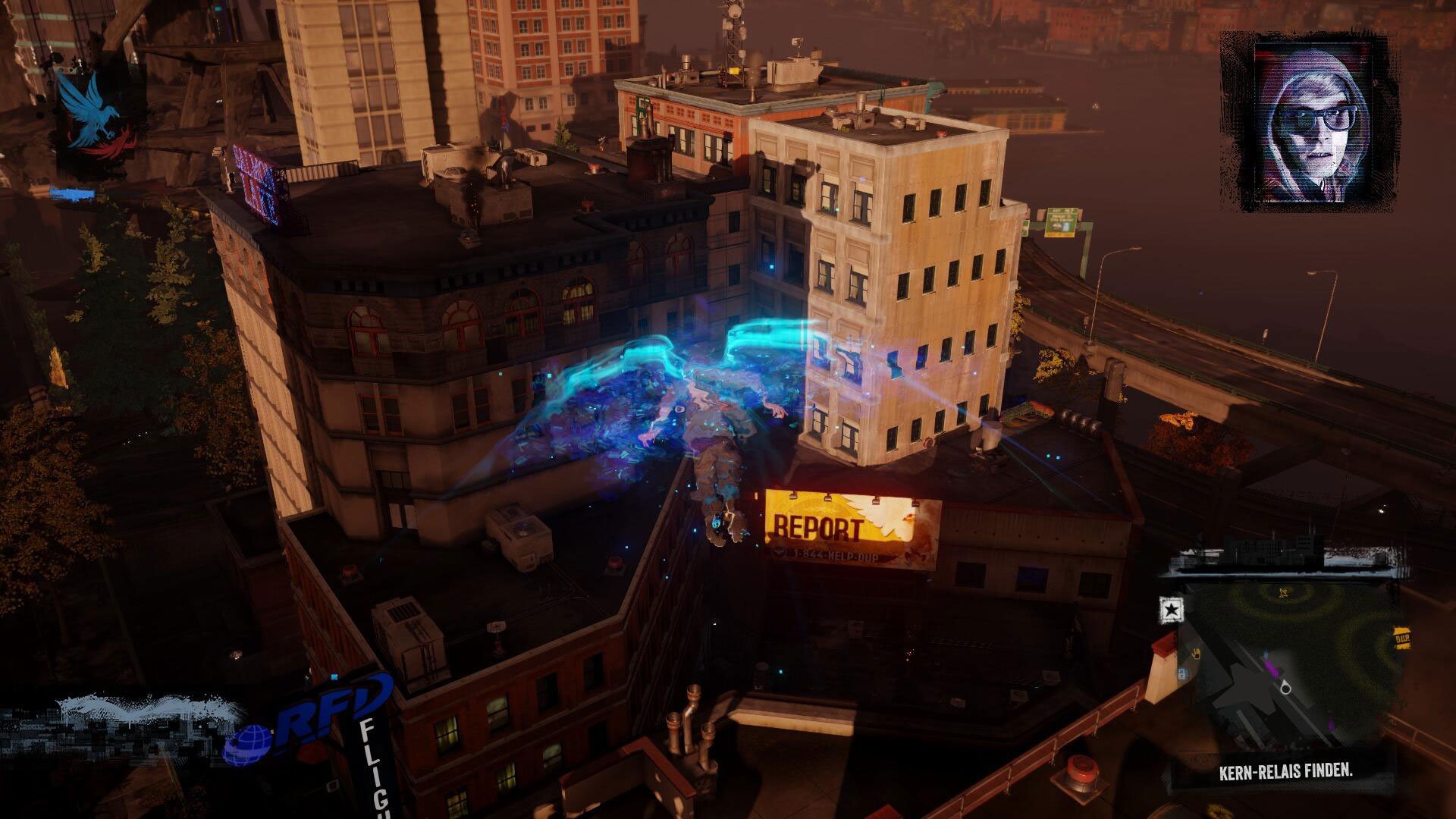
Task: Click the star mission icon beside the minimap
Action: click(1172, 608)
